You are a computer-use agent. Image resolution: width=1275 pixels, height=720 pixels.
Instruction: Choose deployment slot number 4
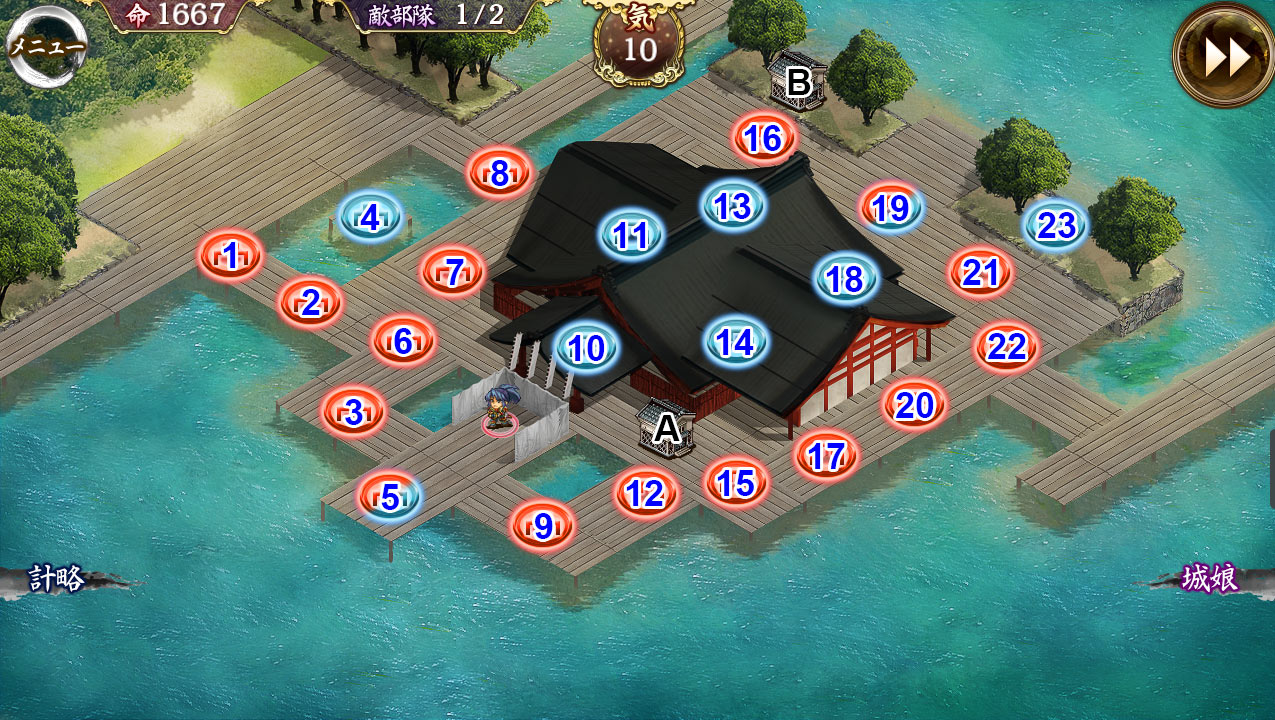[370, 217]
